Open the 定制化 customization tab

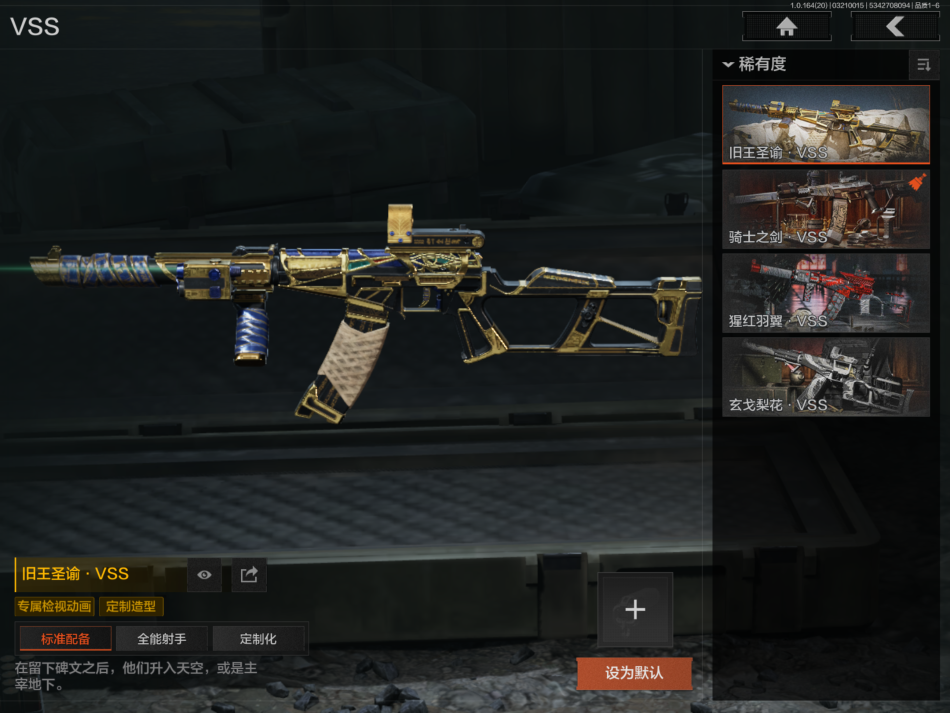pos(258,639)
